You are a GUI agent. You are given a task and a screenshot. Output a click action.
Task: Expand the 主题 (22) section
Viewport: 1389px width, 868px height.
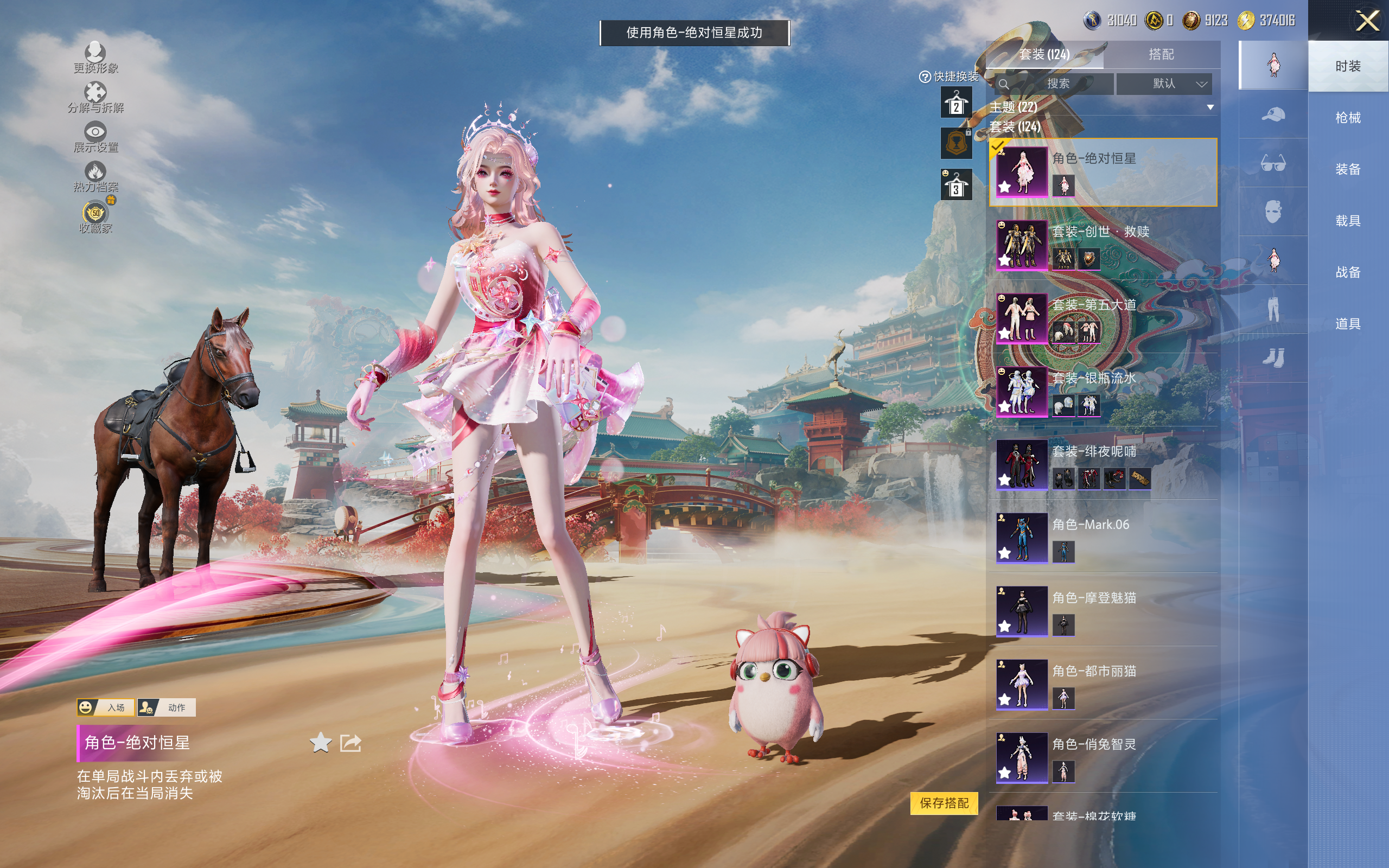coord(1210,107)
